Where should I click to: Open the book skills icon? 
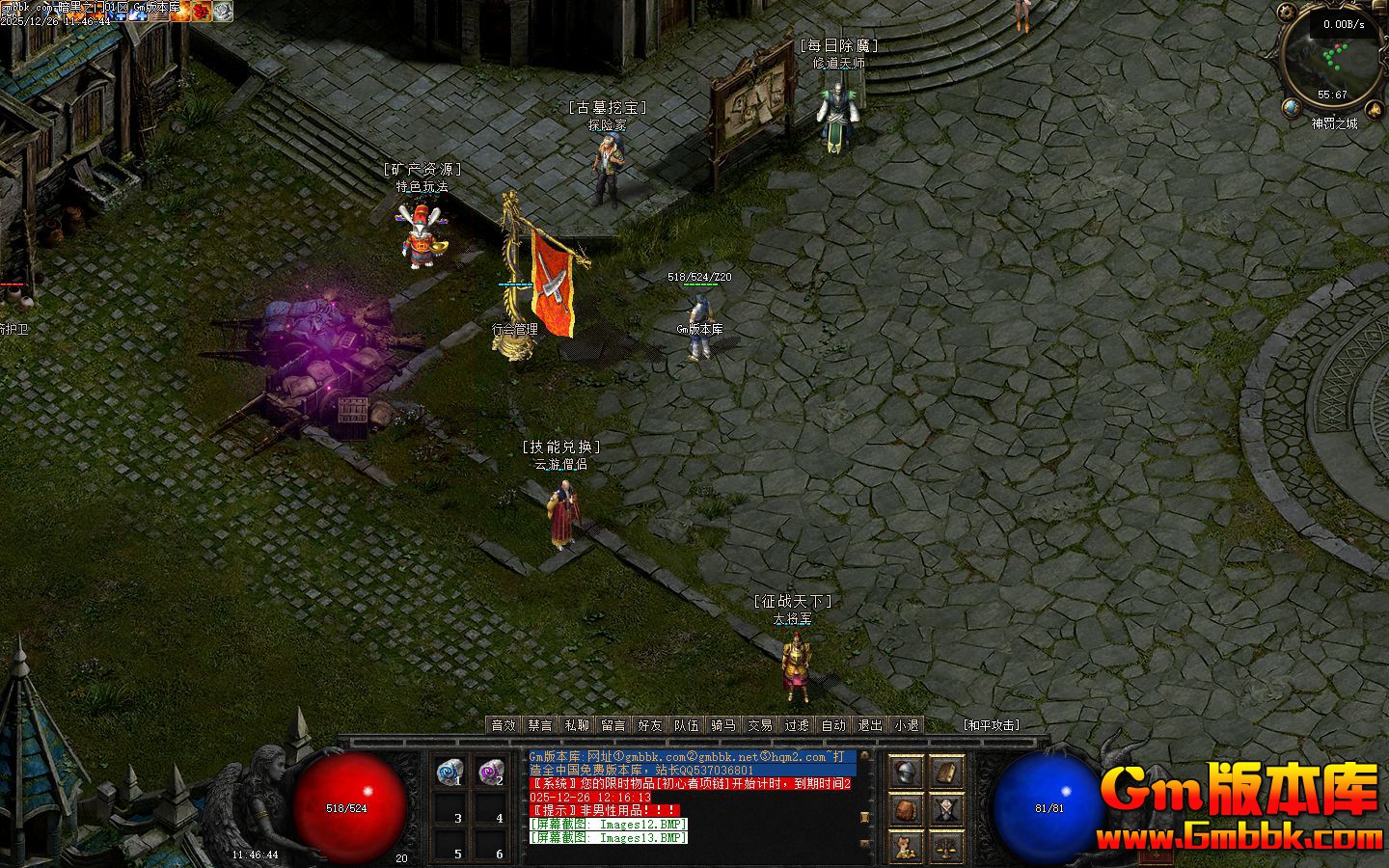click(x=947, y=773)
